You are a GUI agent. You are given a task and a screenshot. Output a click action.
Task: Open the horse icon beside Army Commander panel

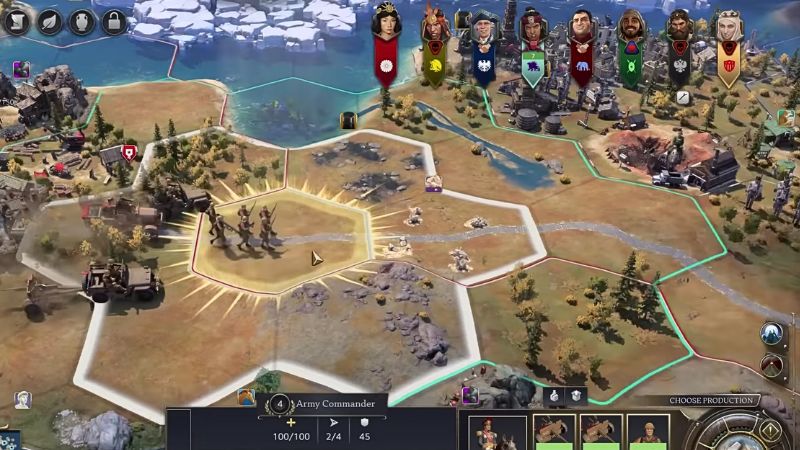pyautogui.click(x=247, y=399)
